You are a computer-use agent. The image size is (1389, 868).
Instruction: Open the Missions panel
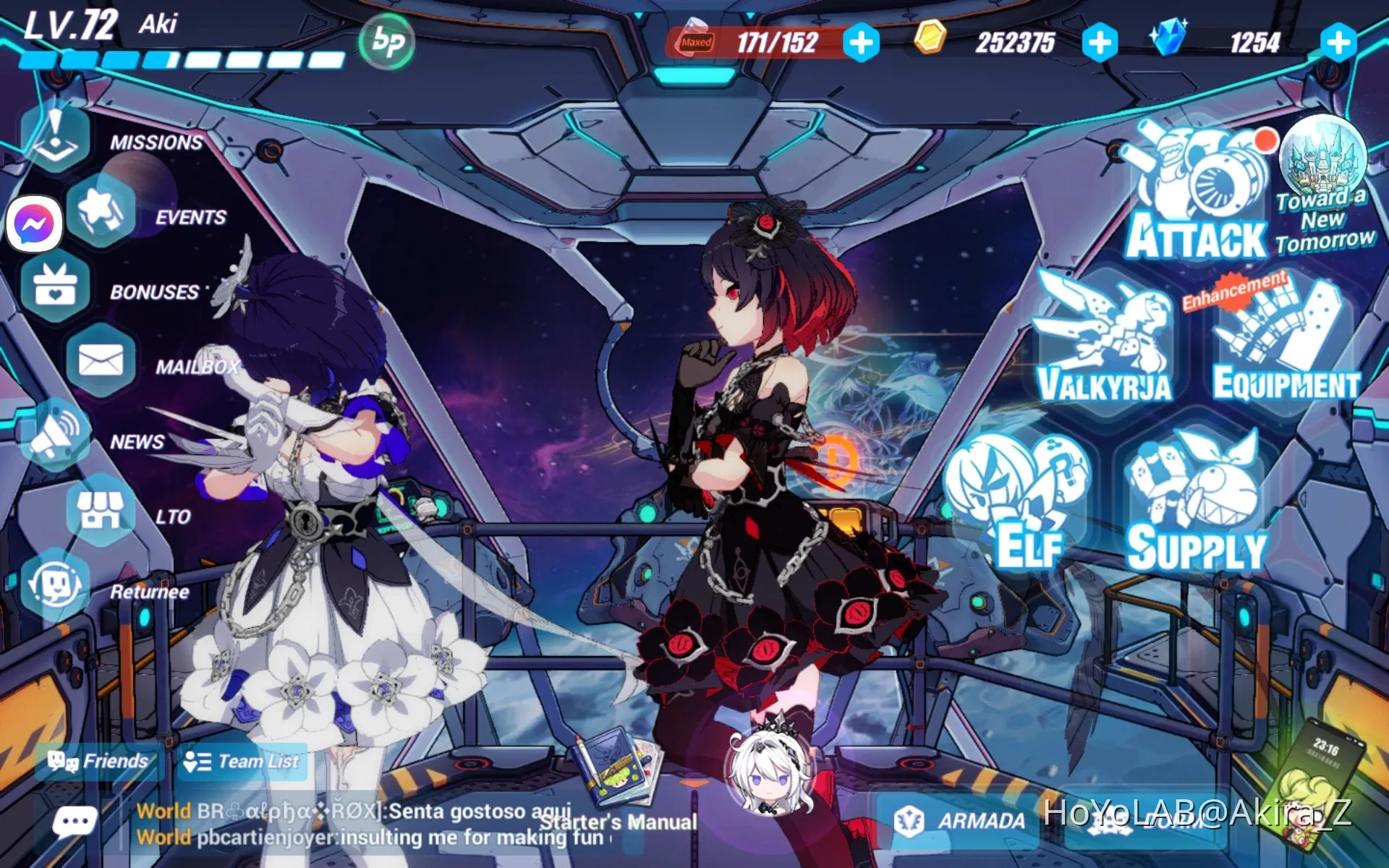click(54, 134)
